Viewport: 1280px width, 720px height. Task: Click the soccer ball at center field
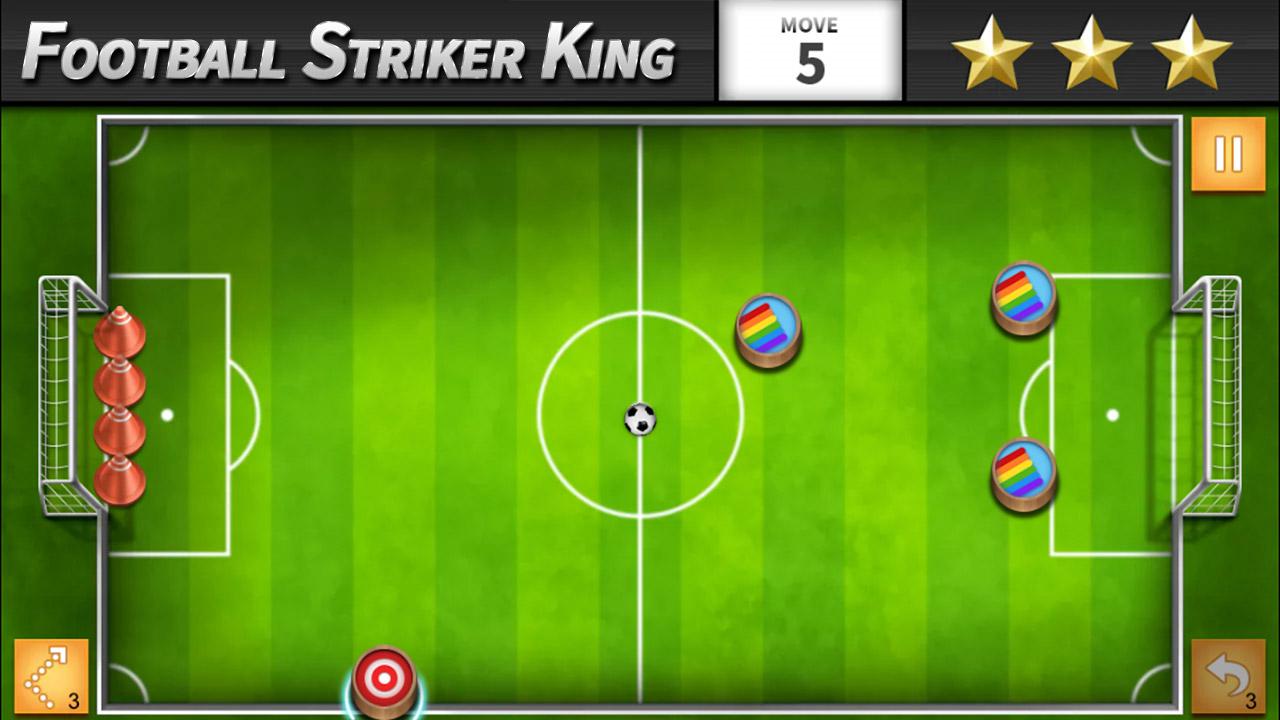[638, 421]
